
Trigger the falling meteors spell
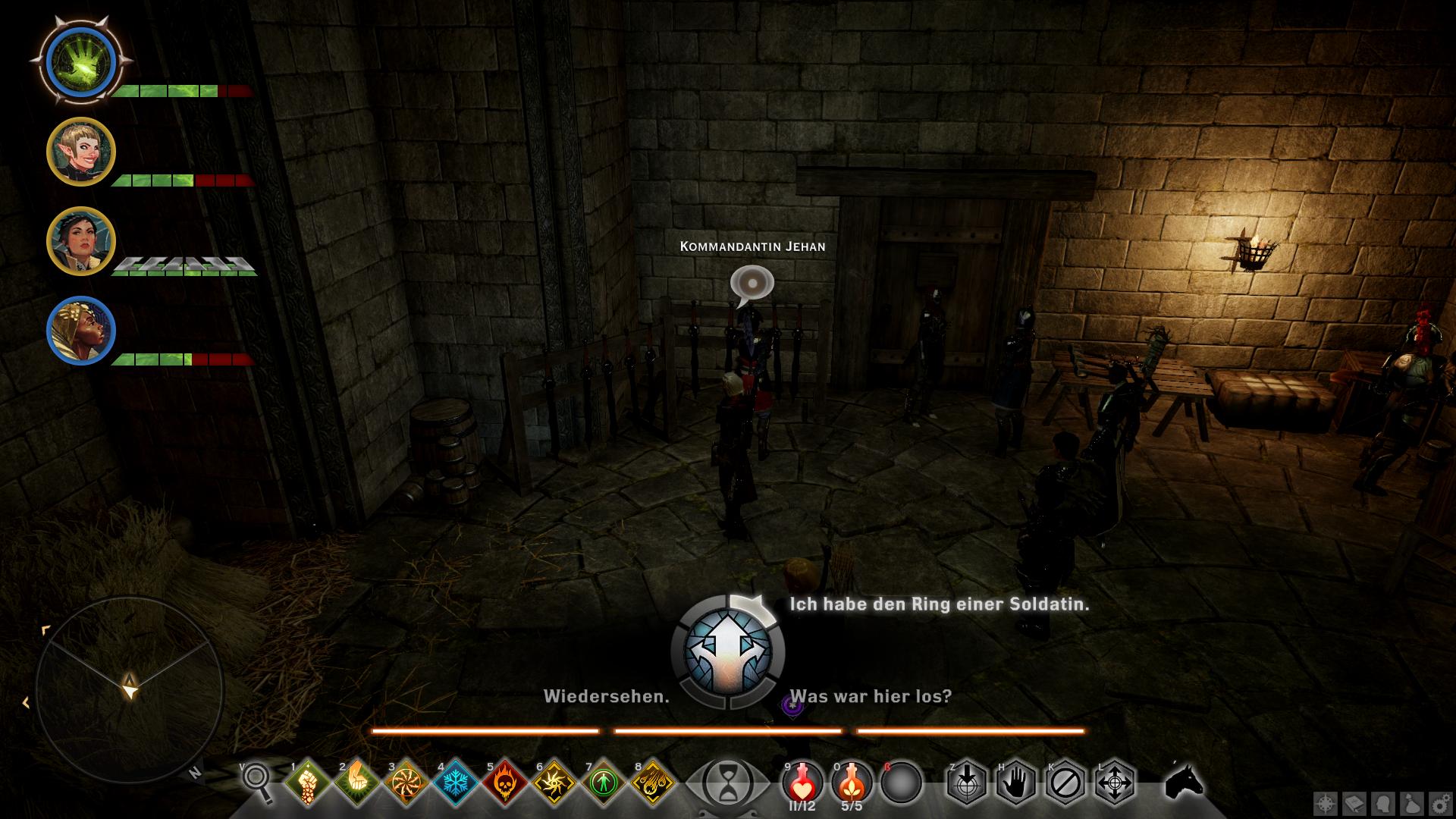pos(652,781)
